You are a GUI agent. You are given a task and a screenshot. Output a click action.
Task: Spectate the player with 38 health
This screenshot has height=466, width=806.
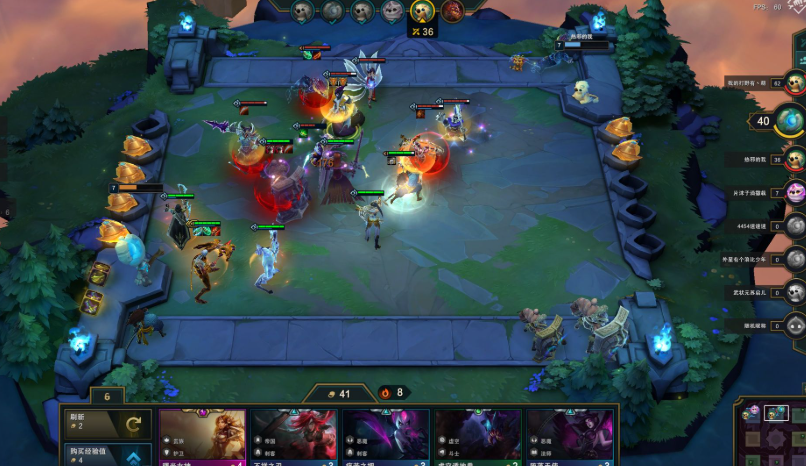point(796,159)
